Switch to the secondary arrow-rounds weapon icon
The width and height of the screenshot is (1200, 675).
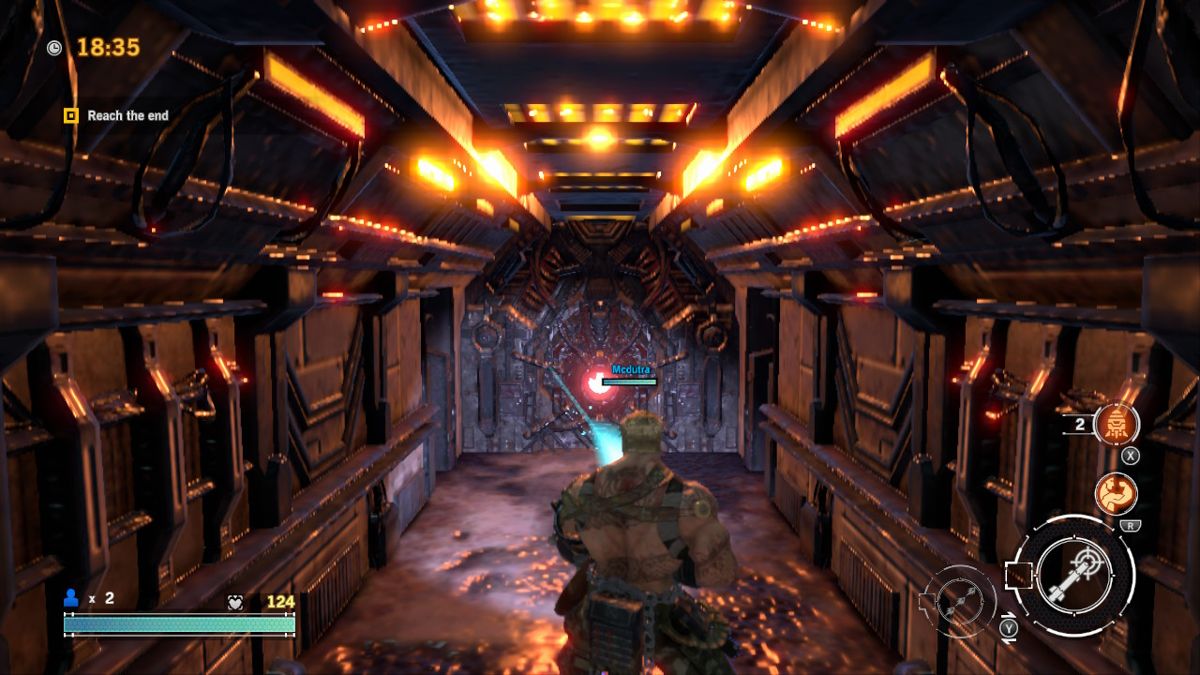coord(959,600)
